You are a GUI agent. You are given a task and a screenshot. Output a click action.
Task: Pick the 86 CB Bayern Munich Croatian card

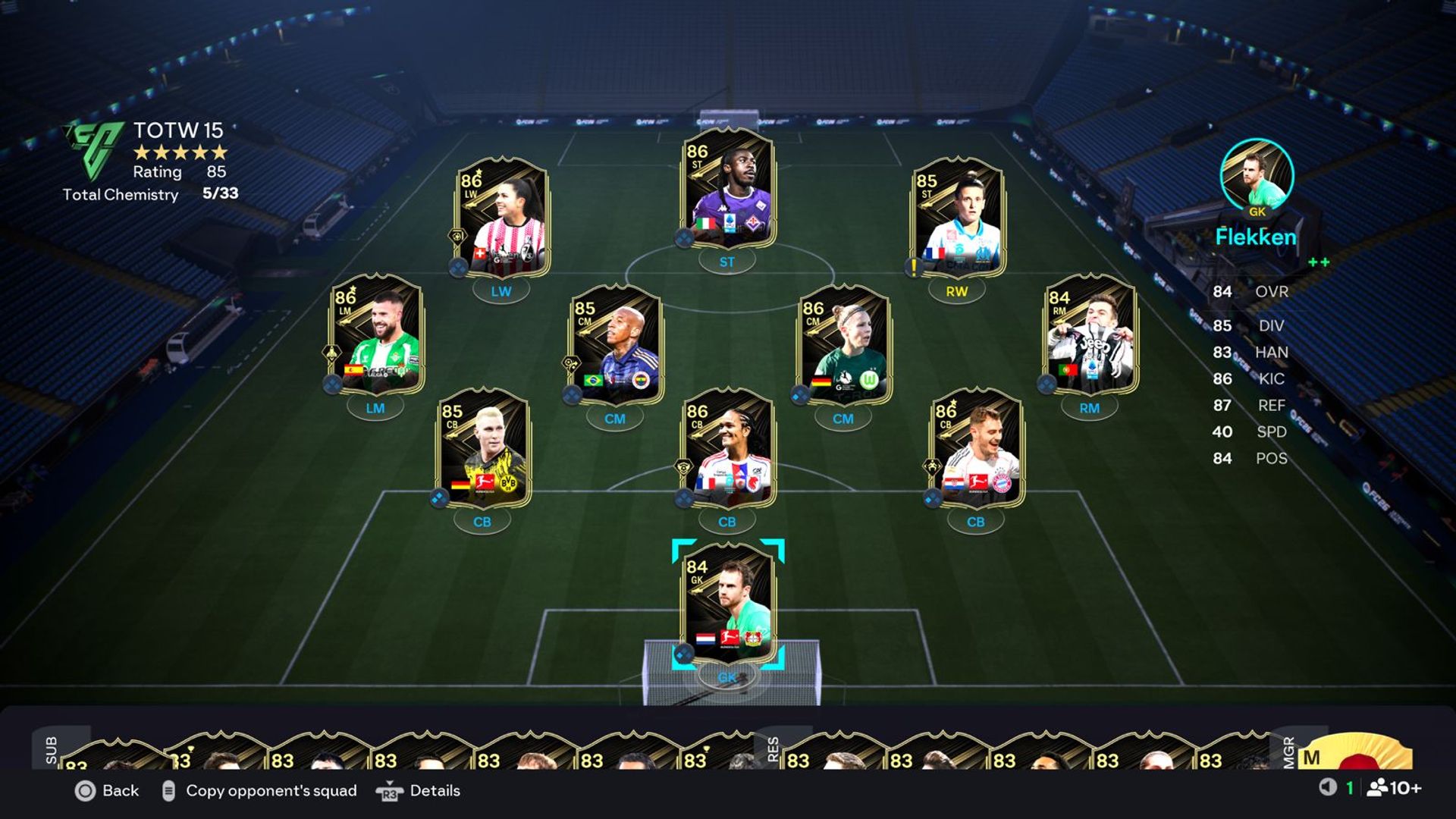coord(977,448)
